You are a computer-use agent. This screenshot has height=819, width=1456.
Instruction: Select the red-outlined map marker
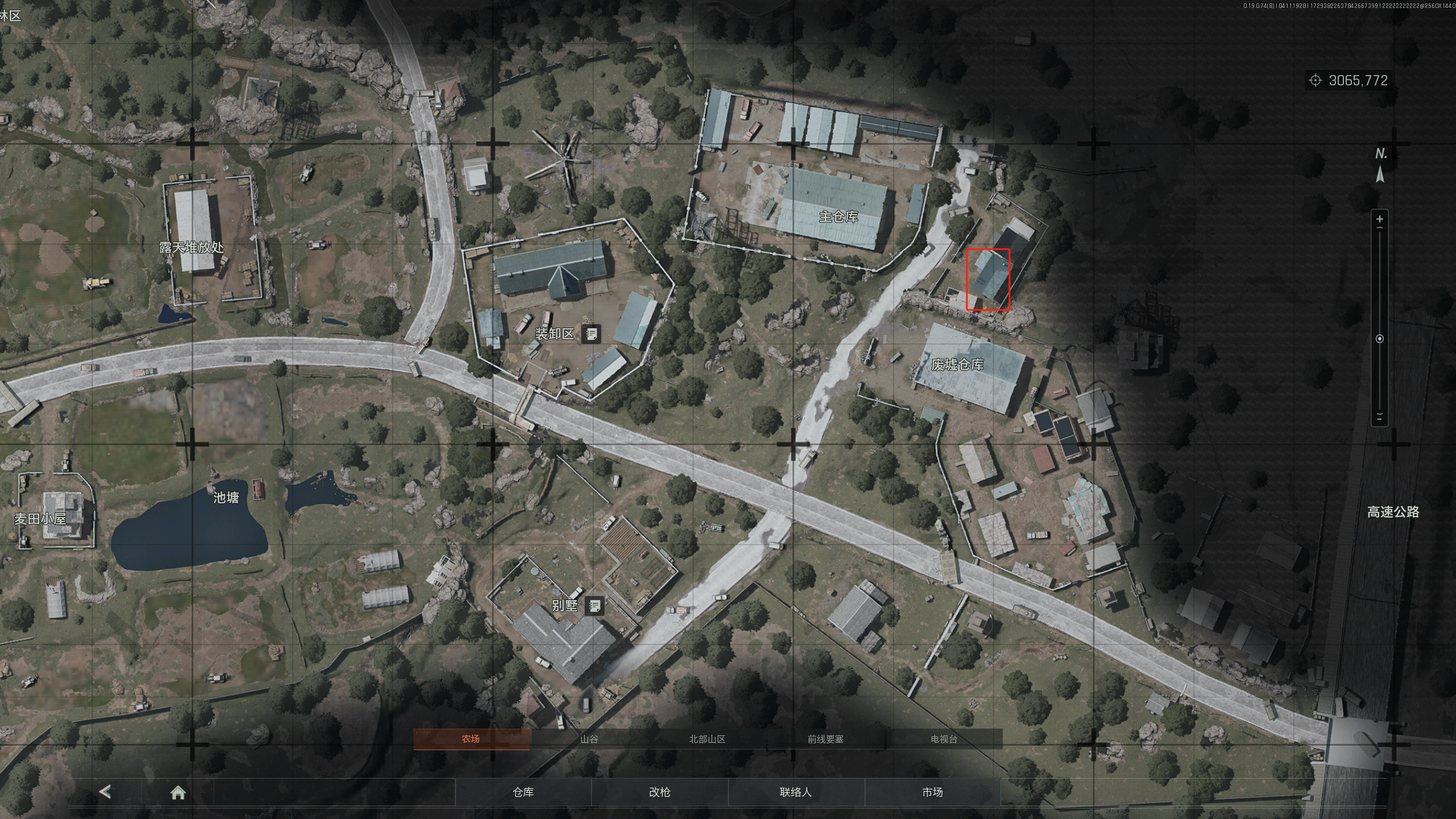pyautogui.click(x=988, y=279)
